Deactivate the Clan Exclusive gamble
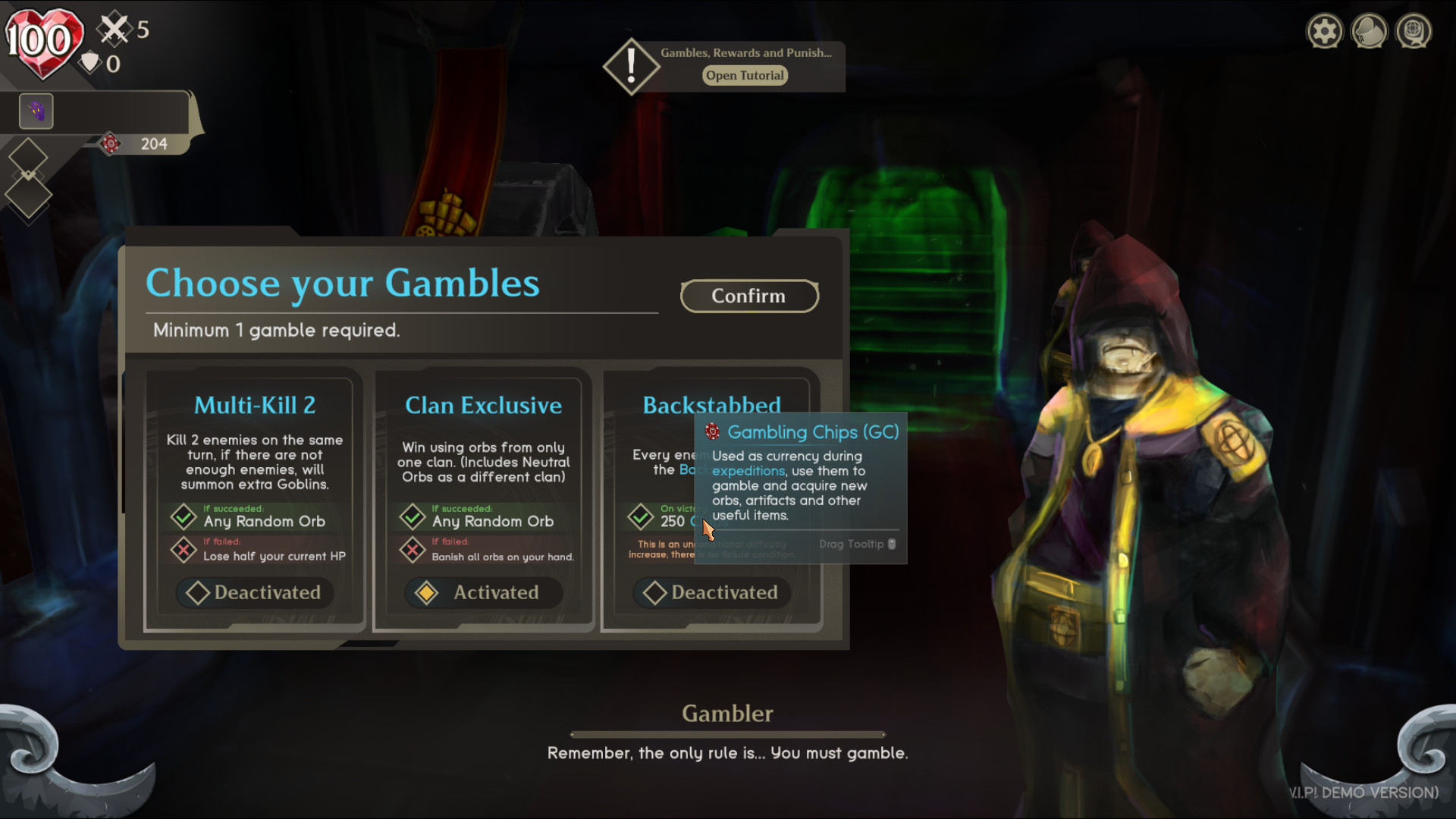Screen dimensions: 1456x819 click(482, 592)
